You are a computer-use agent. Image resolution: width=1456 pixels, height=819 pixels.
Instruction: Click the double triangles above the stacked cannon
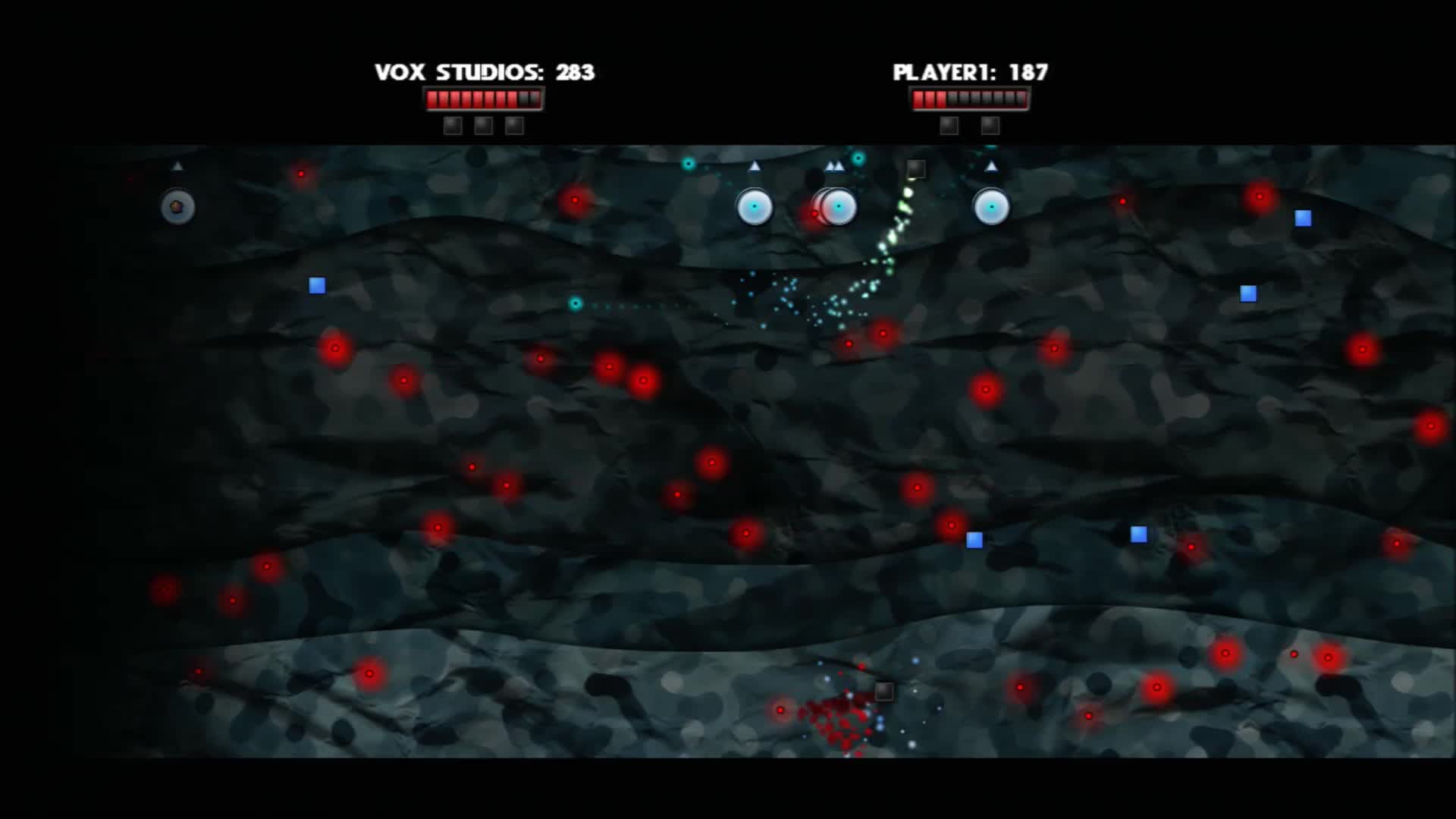pos(836,165)
